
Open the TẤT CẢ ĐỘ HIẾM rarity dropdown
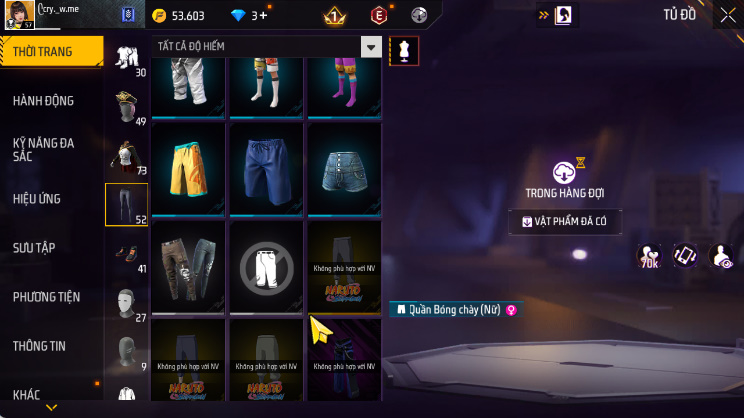tap(268, 47)
